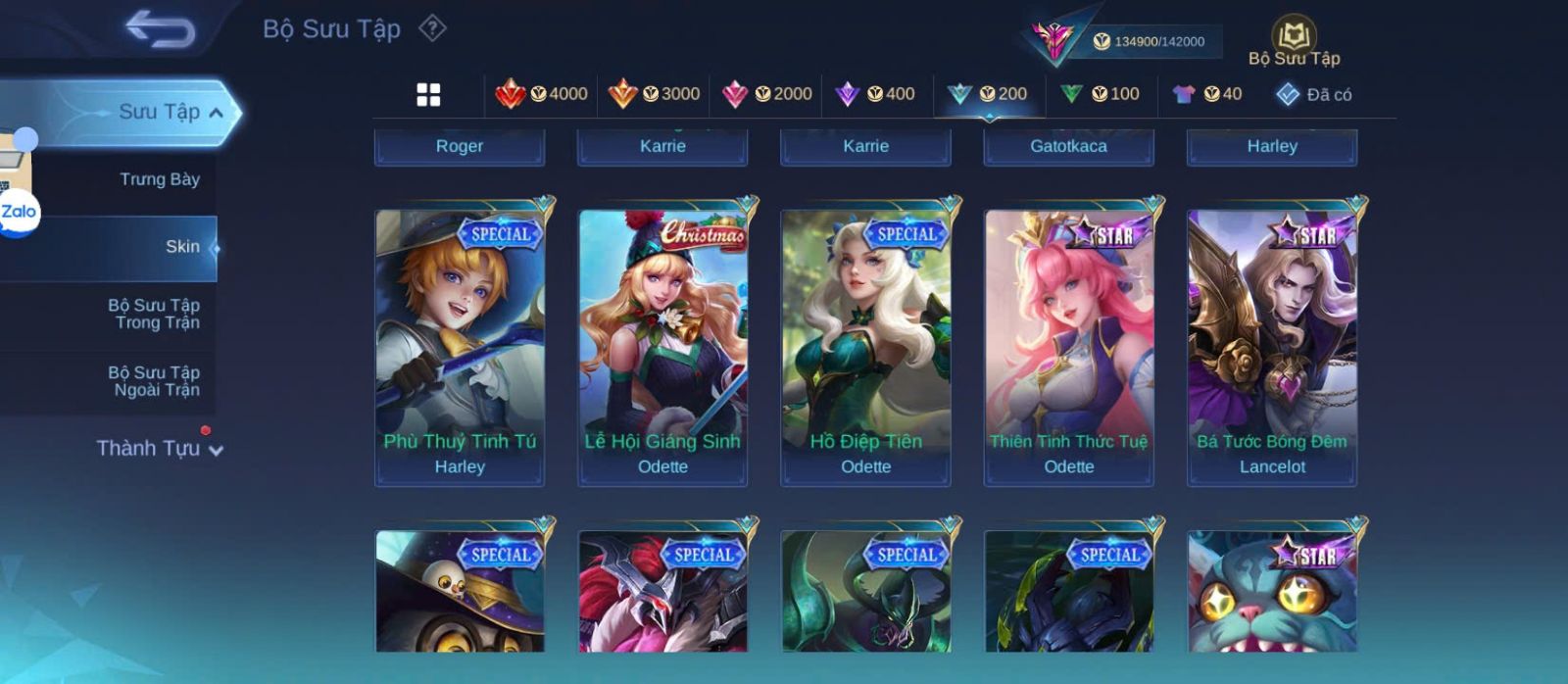Open Bộ Sưu Tập Trong Trận
The height and width of the screenshot is (684, 1568).
coord(154,314)
